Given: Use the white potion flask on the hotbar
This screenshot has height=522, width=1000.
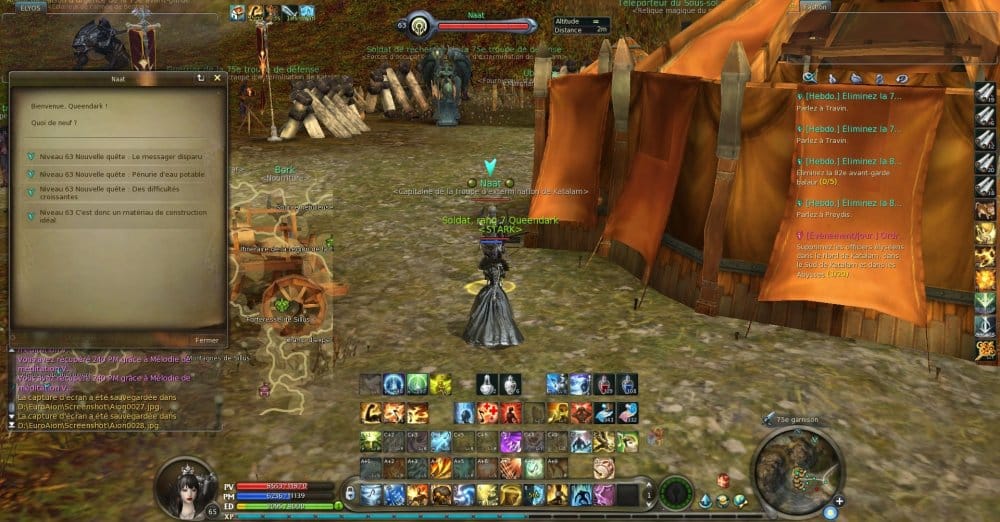Looking at the screenshot, I should 488,385.
